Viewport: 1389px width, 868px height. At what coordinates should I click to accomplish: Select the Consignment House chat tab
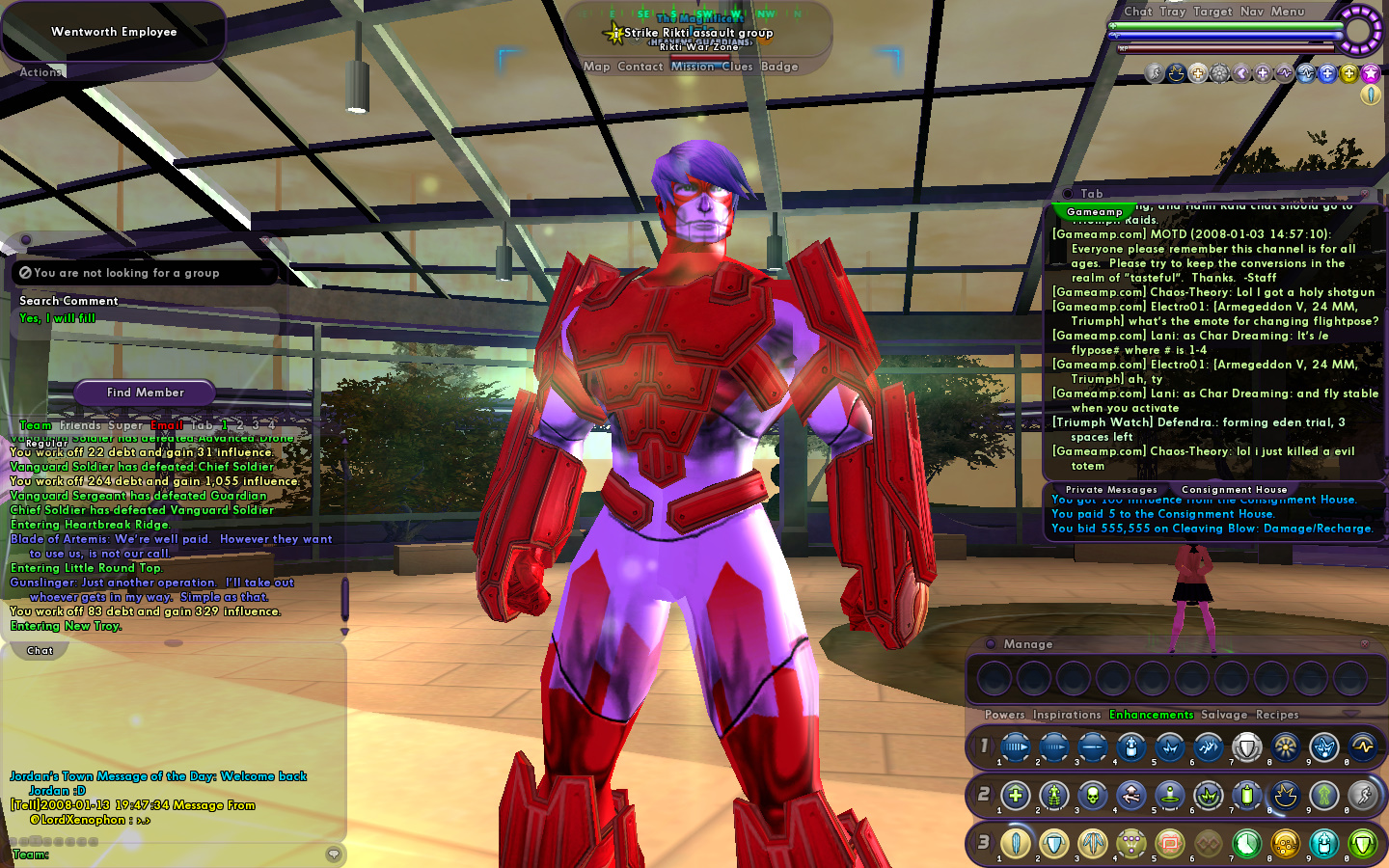click(1234, 490)
